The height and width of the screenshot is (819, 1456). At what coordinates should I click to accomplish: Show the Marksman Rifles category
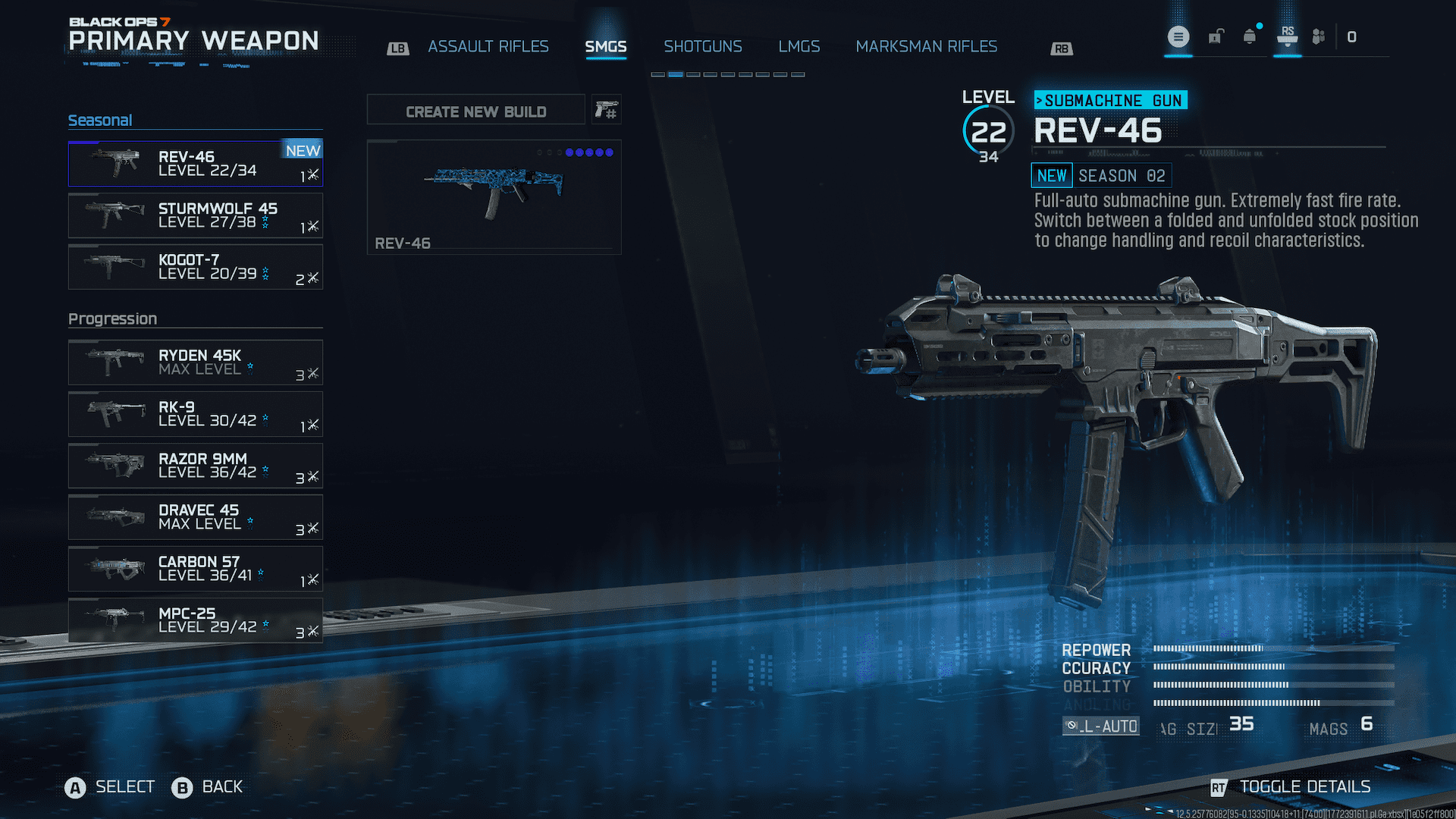tap(926, 47)
